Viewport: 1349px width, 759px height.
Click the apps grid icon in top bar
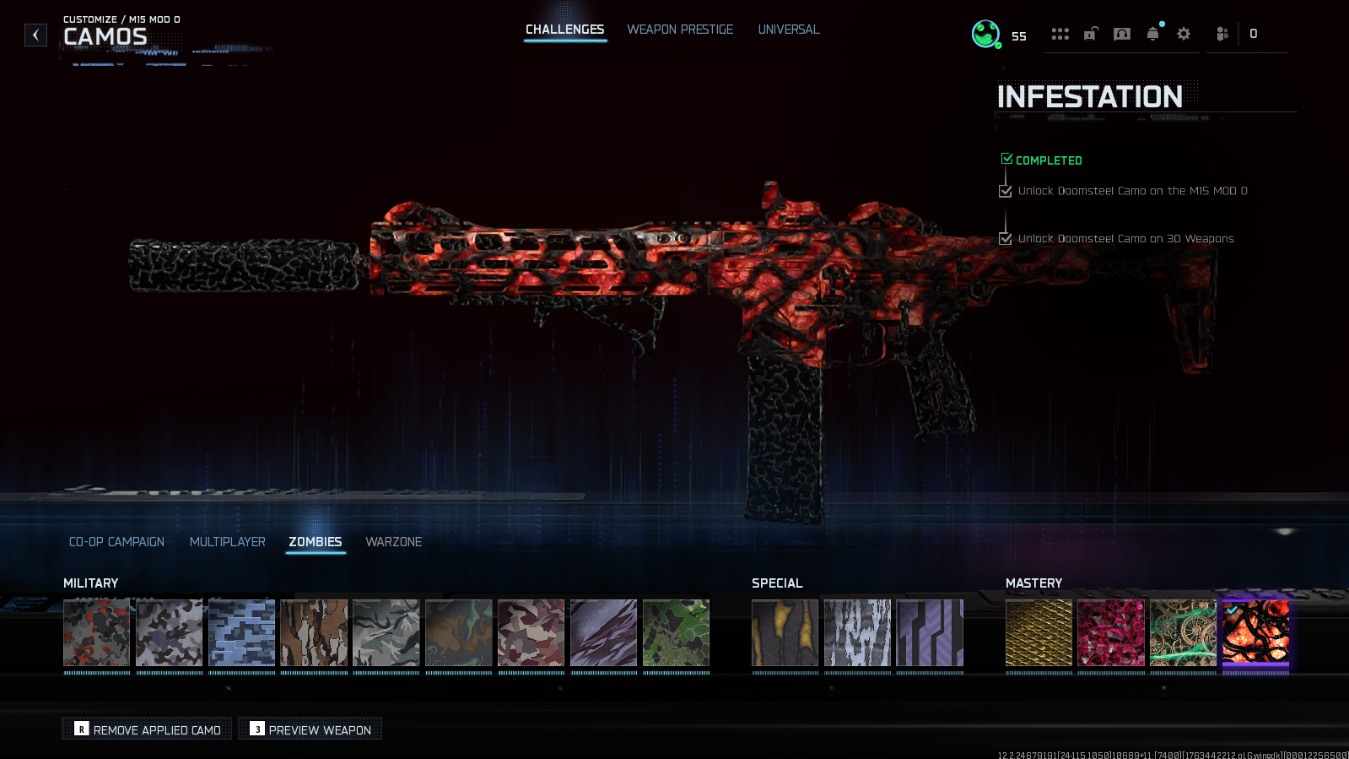(x=1059, y=33)
